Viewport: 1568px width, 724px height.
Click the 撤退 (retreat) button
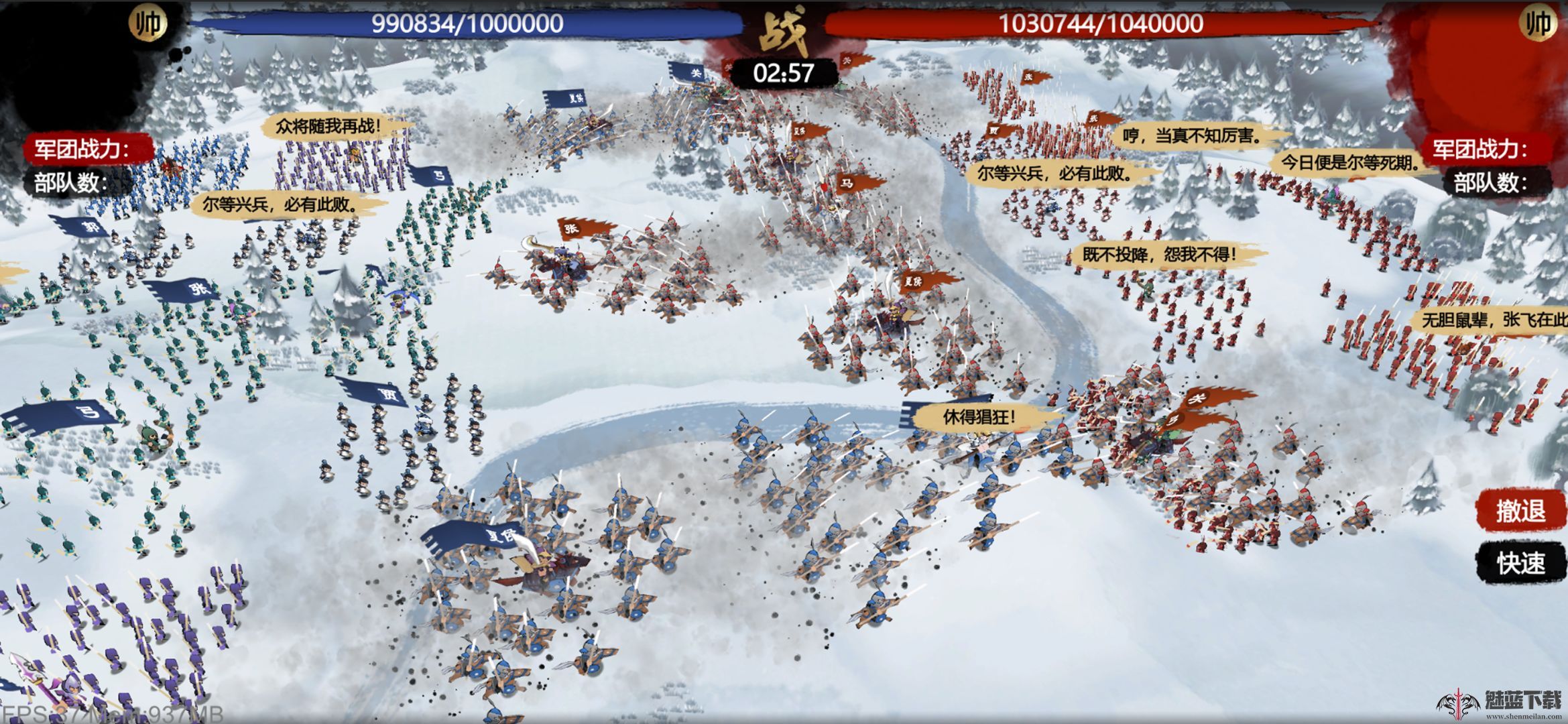(1520, 511)
